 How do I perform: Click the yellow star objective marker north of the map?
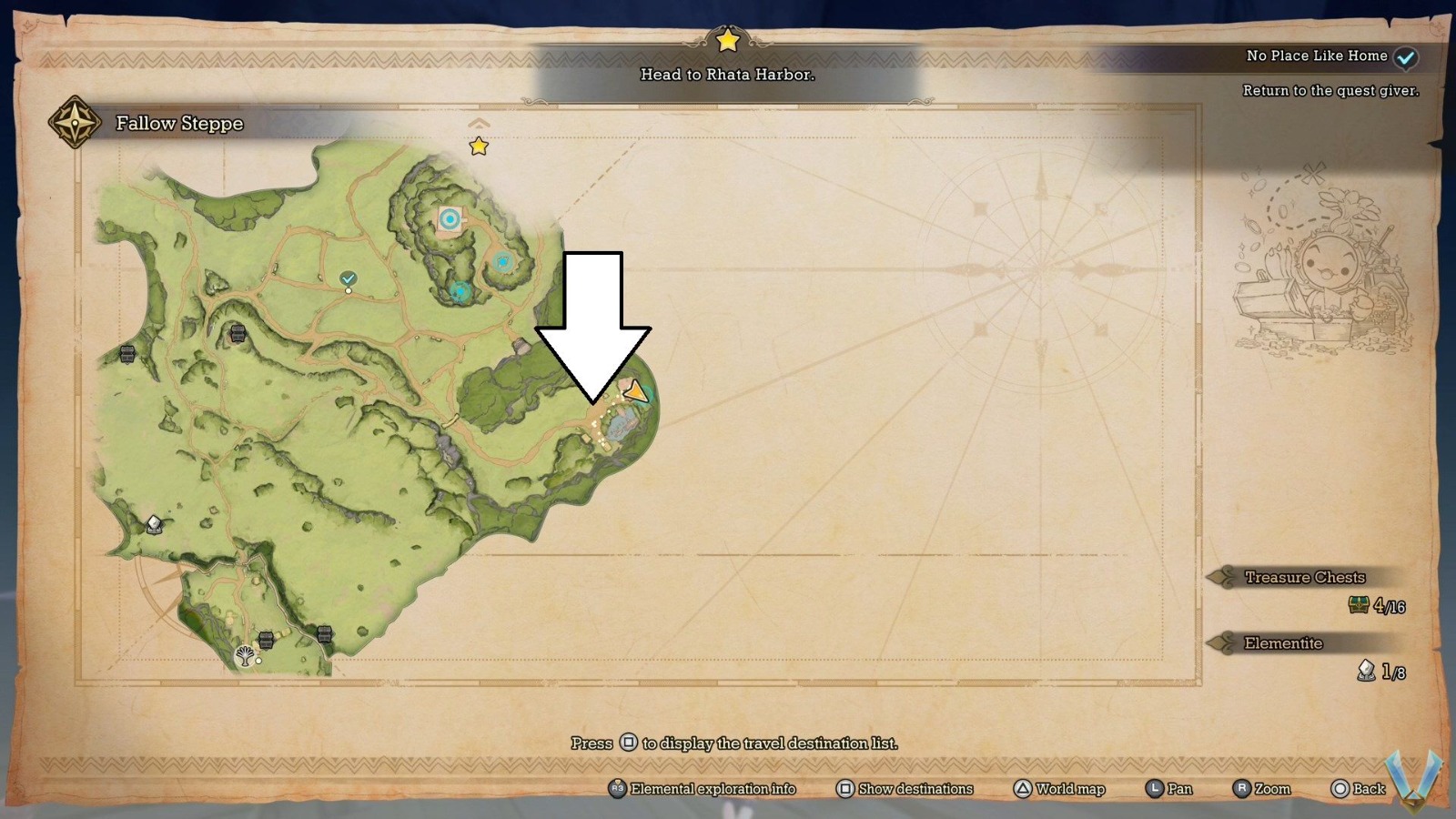[480, 146]
